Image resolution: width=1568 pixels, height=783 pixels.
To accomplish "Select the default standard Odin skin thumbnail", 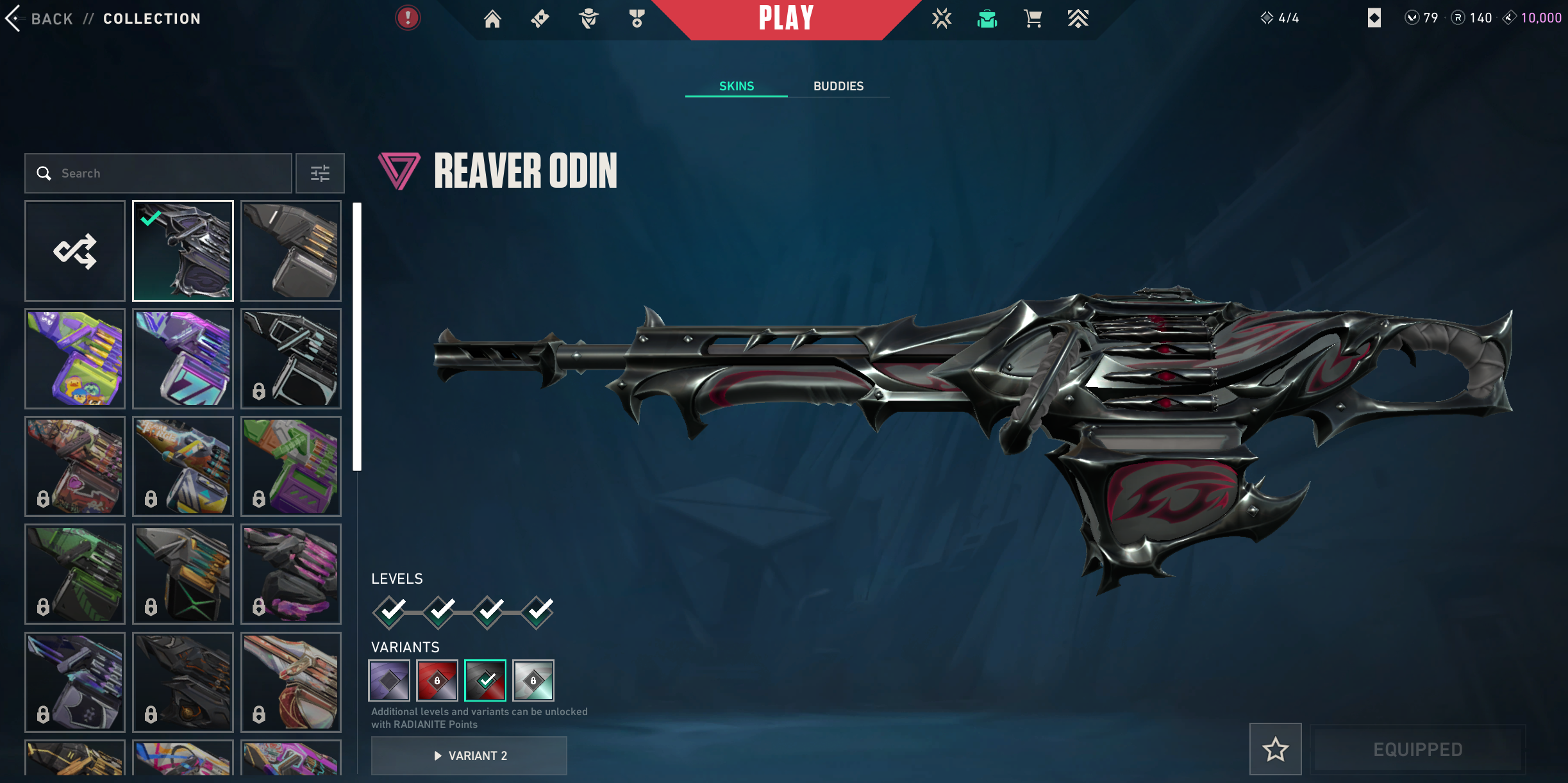I will click(x=291, y=251).
